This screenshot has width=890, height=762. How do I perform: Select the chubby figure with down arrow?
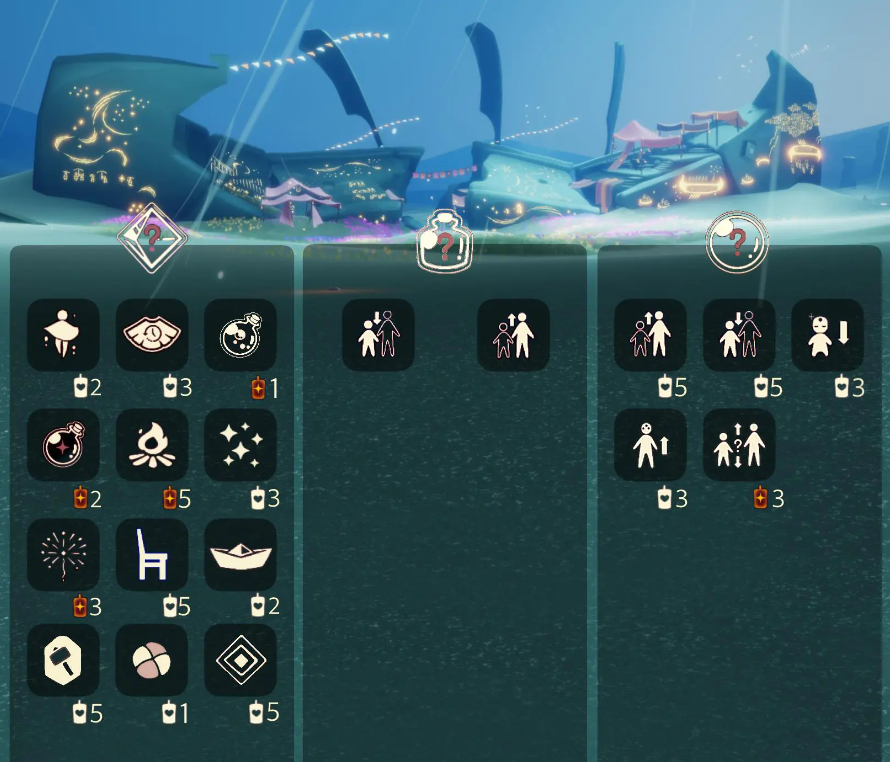pyautogui.click(x=828, y=335)
